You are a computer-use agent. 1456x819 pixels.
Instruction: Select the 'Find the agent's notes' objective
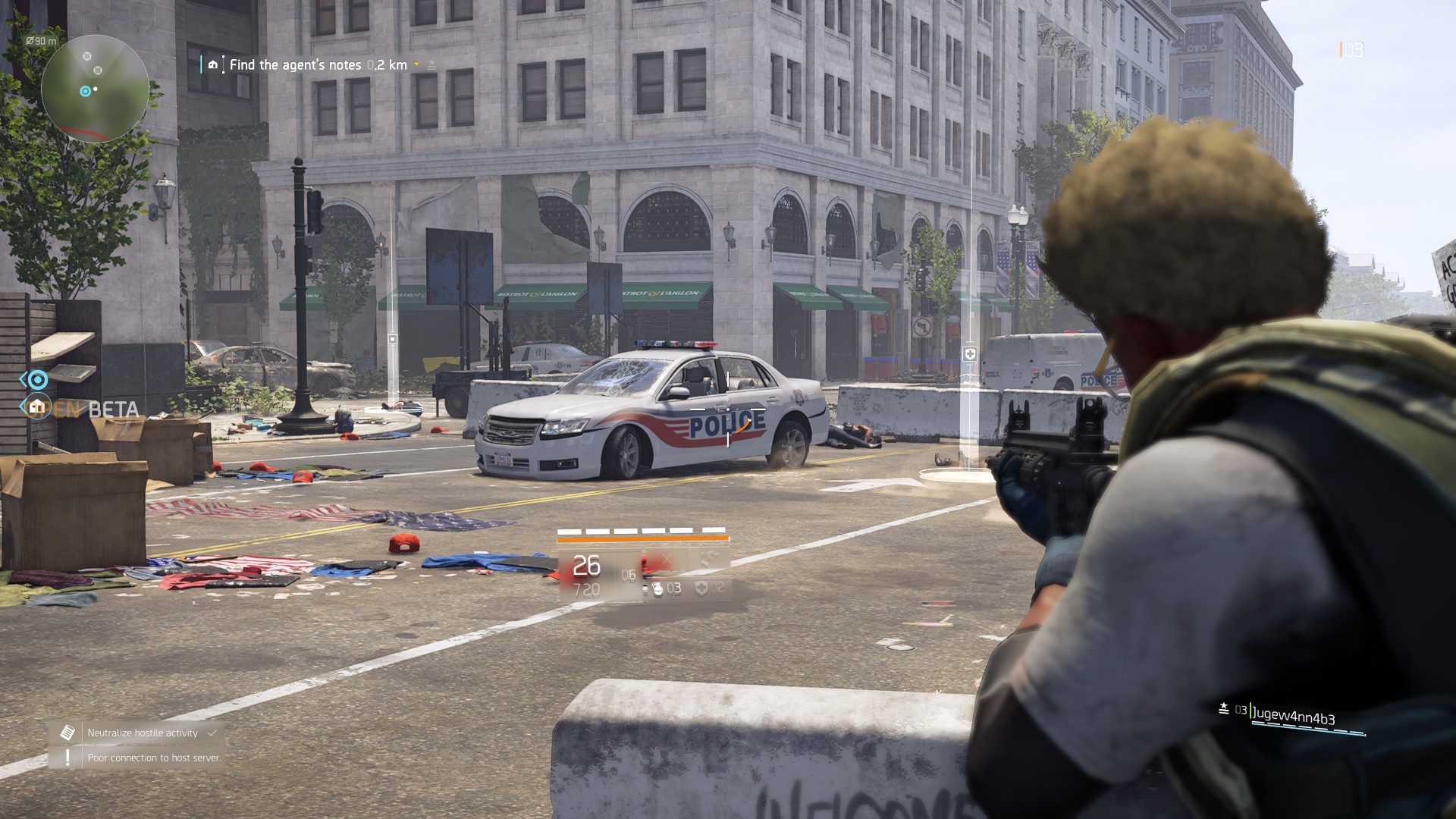pos(295,65)
